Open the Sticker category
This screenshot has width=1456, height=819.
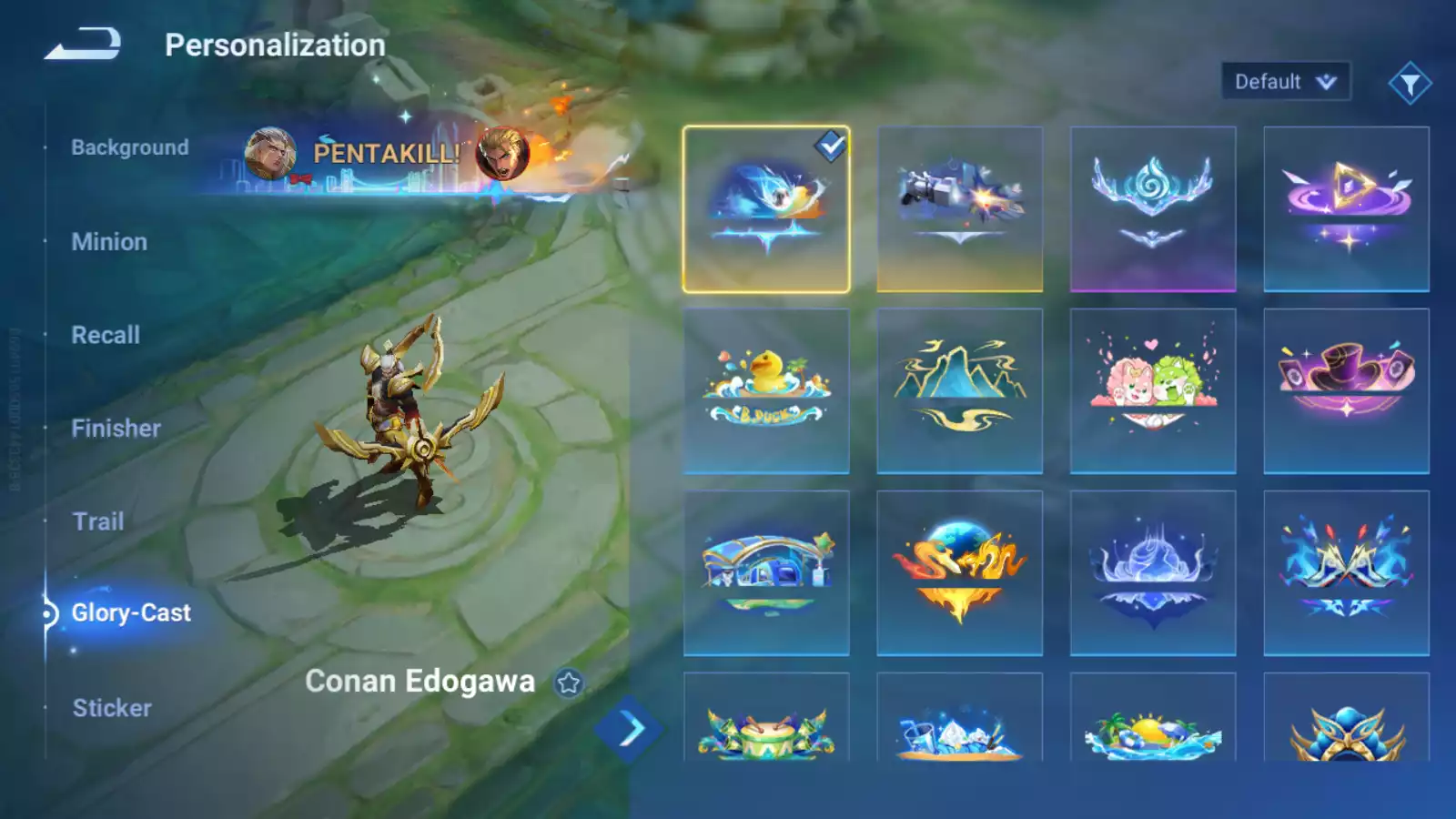tap(112, 708)
